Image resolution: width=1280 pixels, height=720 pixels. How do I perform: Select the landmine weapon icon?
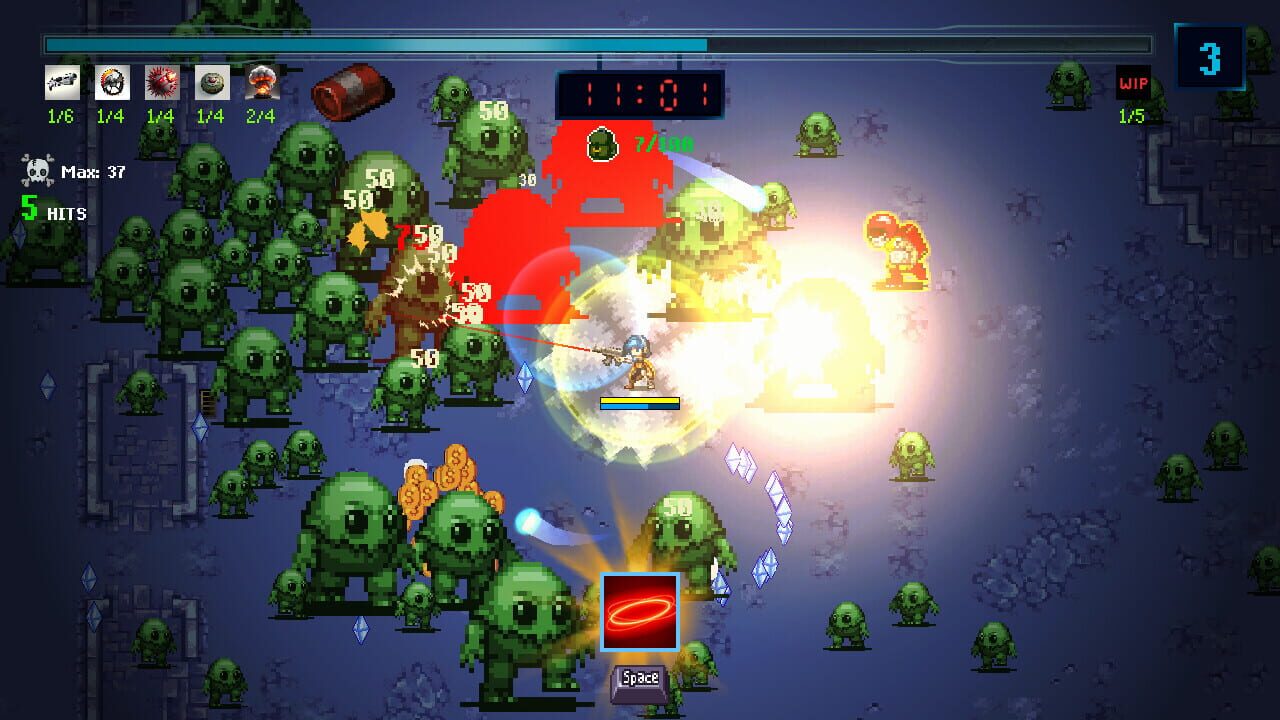(x=211, y=84)
